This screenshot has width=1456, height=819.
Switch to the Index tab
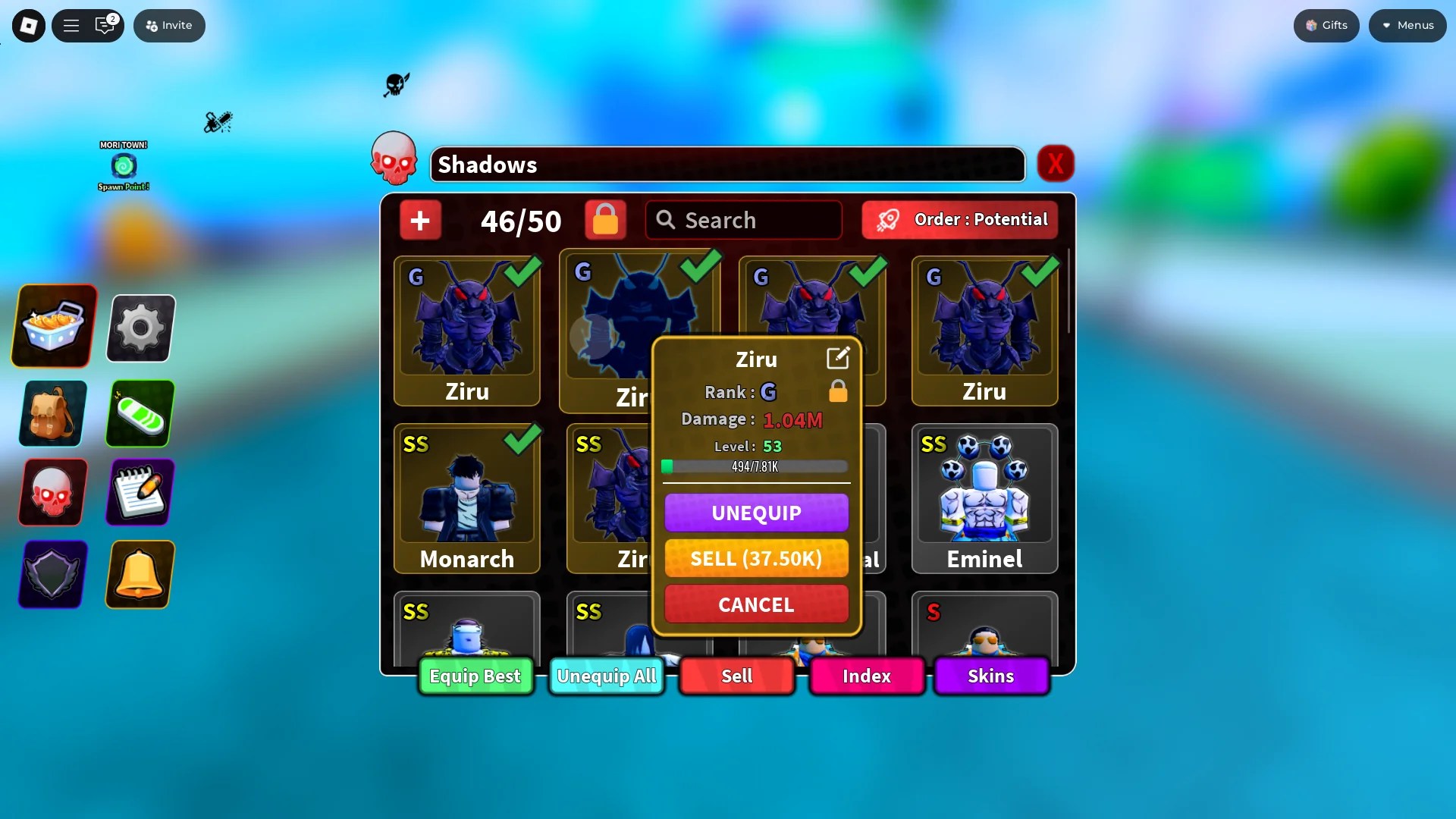click(867, 676)
